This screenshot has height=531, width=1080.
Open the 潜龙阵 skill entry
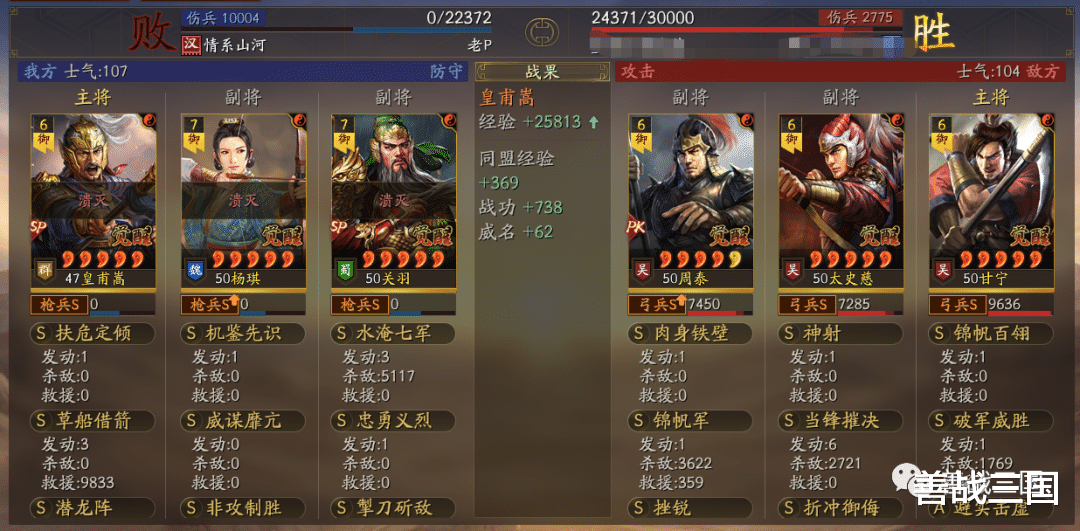click(x=92, y=508)
